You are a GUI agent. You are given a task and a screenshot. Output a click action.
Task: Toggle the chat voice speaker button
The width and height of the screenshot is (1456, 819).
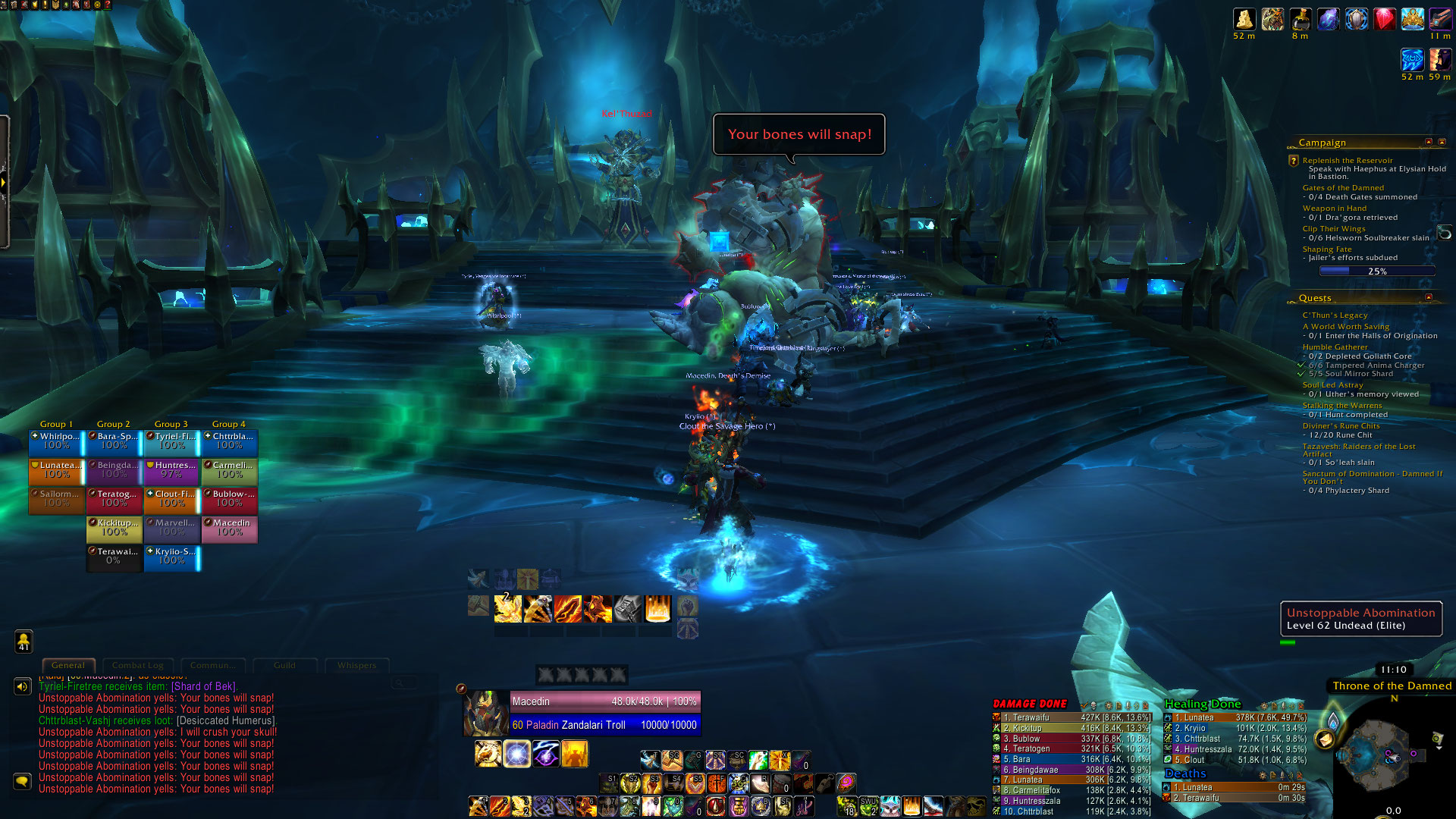point(23,686)
